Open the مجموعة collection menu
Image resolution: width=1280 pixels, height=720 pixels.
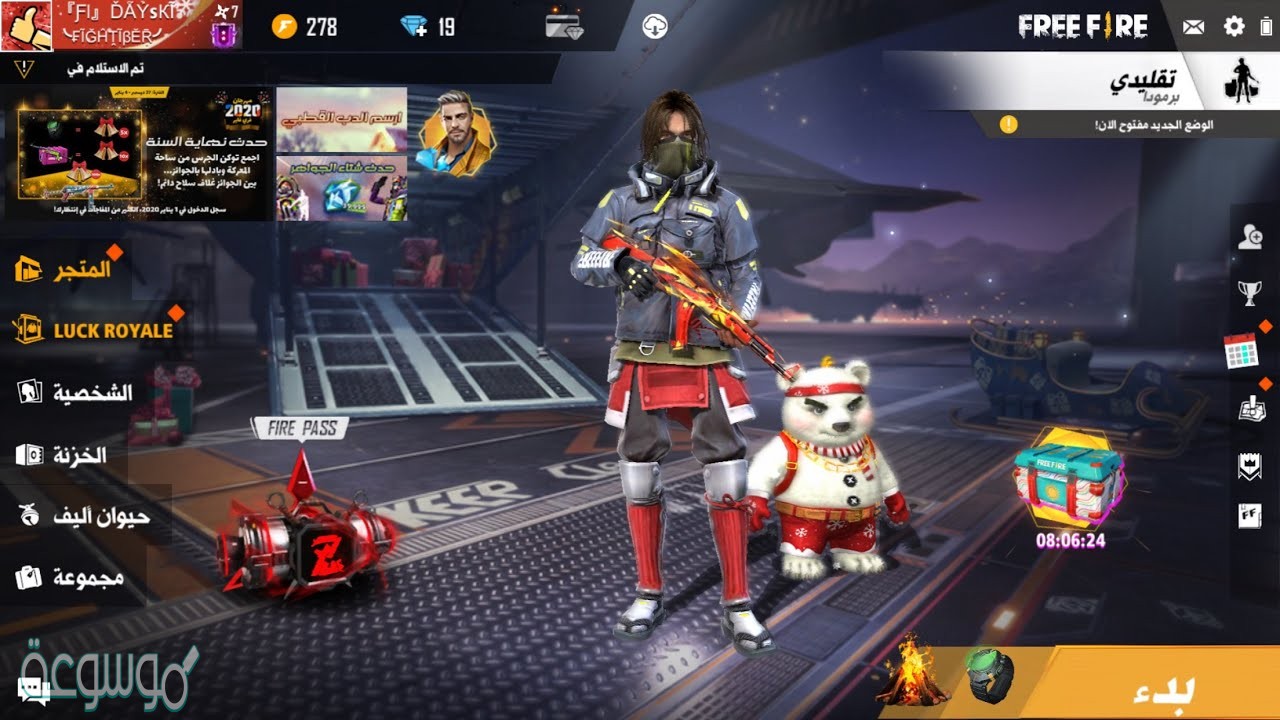tap(71, 577)
